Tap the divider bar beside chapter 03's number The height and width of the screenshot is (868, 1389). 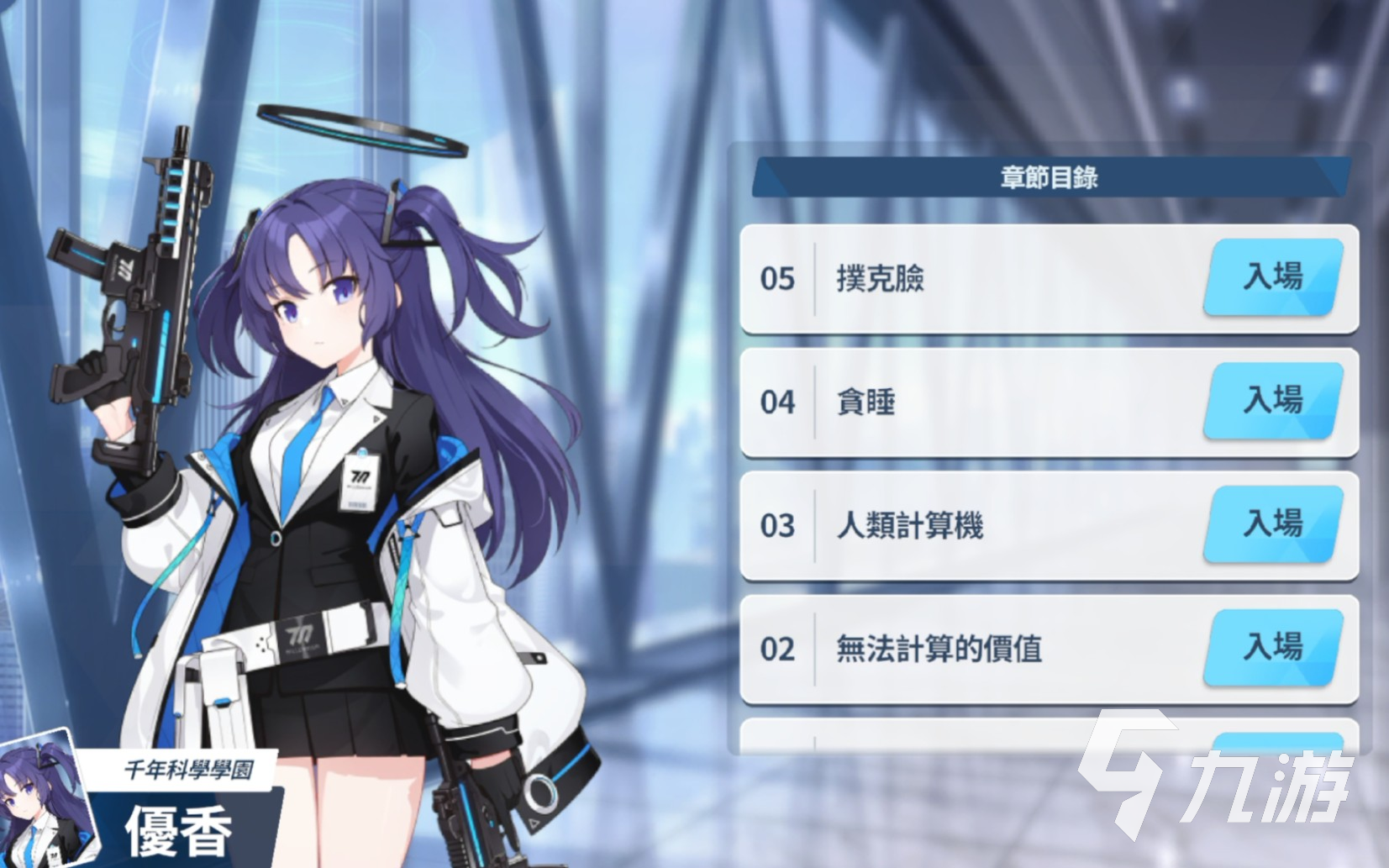814,526
